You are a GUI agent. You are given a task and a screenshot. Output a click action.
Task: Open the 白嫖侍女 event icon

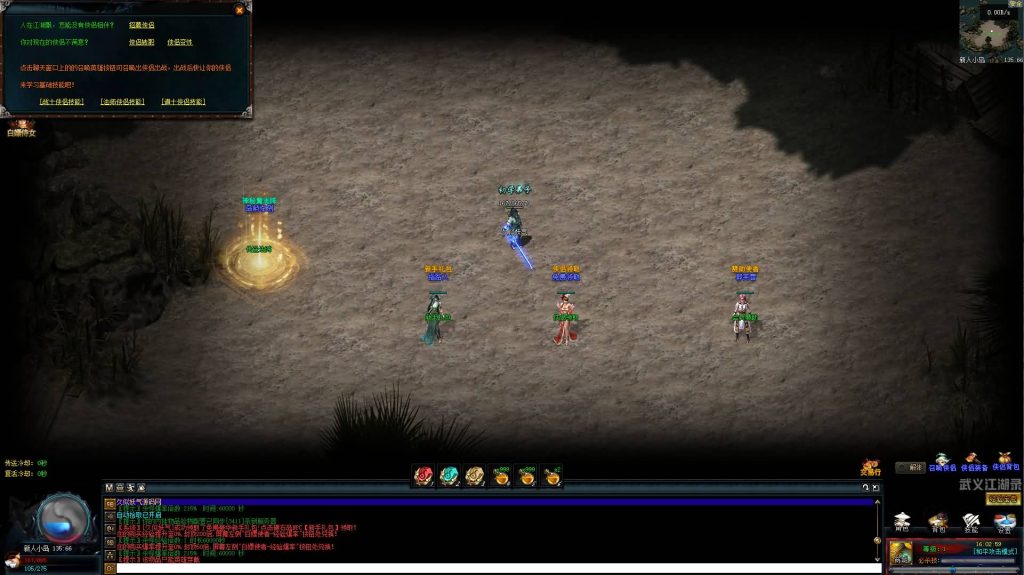[21, 127]
